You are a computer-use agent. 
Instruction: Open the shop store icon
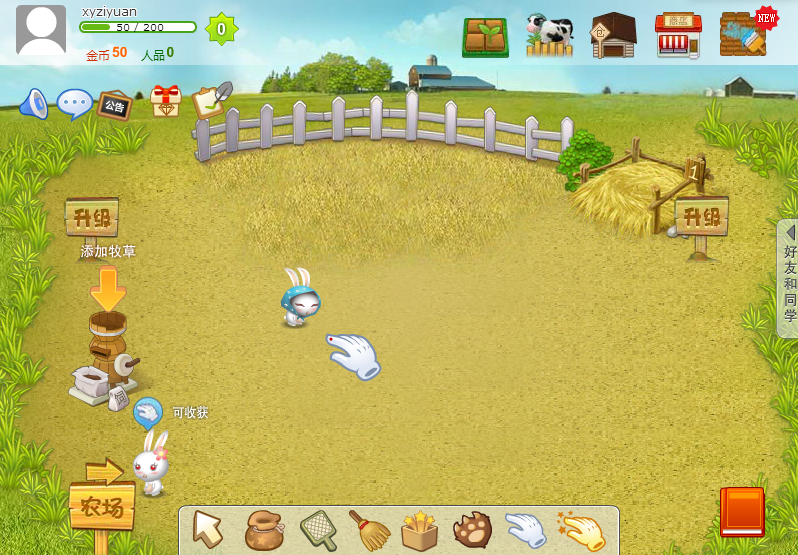(678, 36)
